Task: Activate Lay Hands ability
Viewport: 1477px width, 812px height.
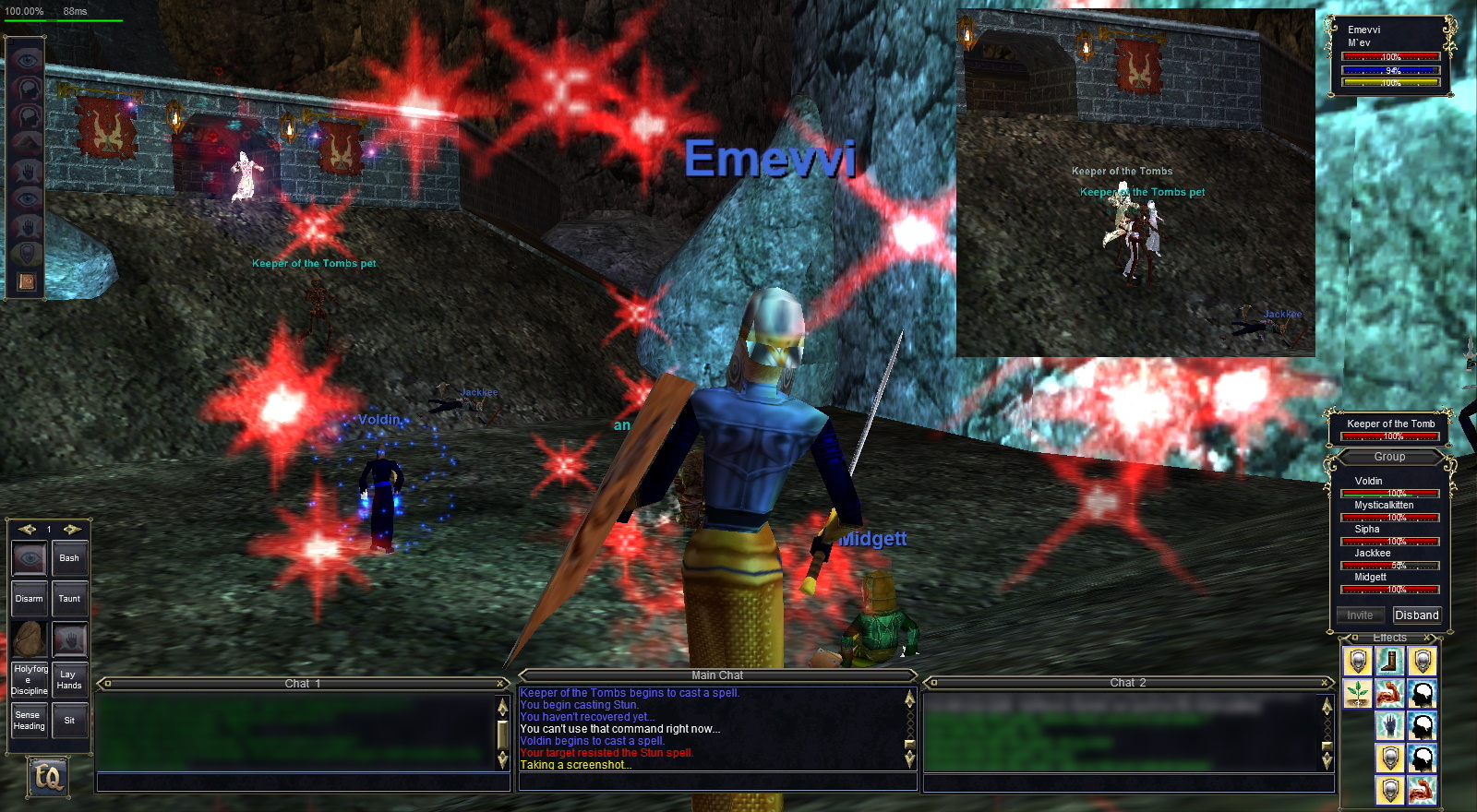Action: pyautogui.click(x=69, y=680)
